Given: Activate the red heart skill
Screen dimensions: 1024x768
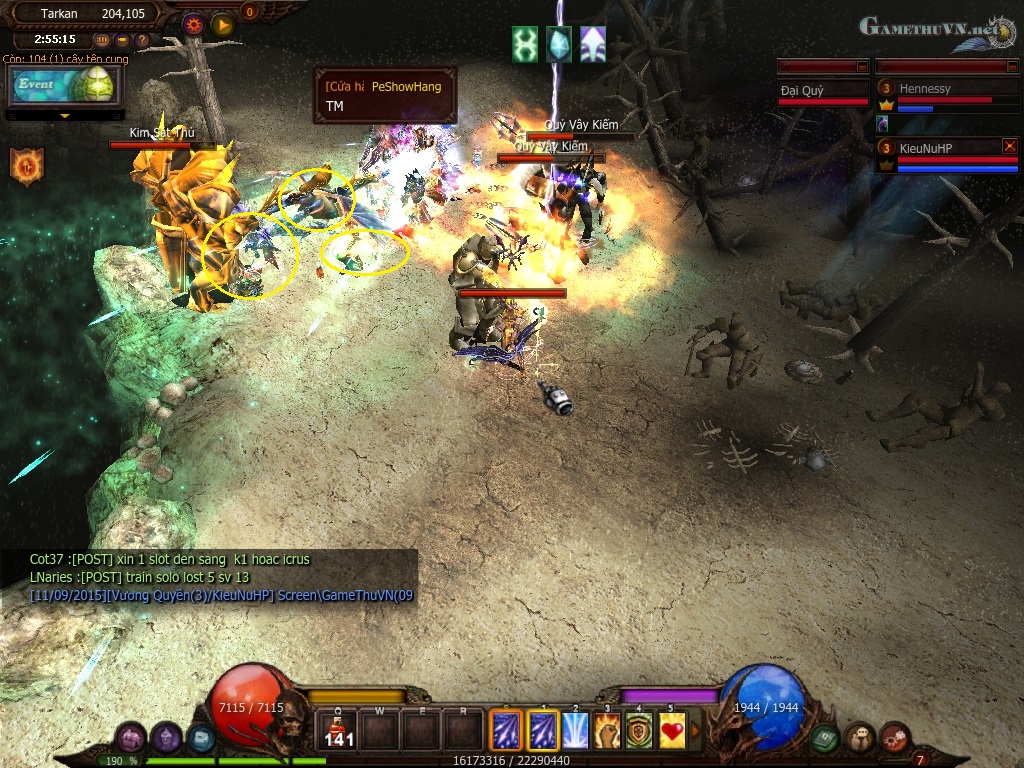Looking at the screenshot, I should (671, 730).
